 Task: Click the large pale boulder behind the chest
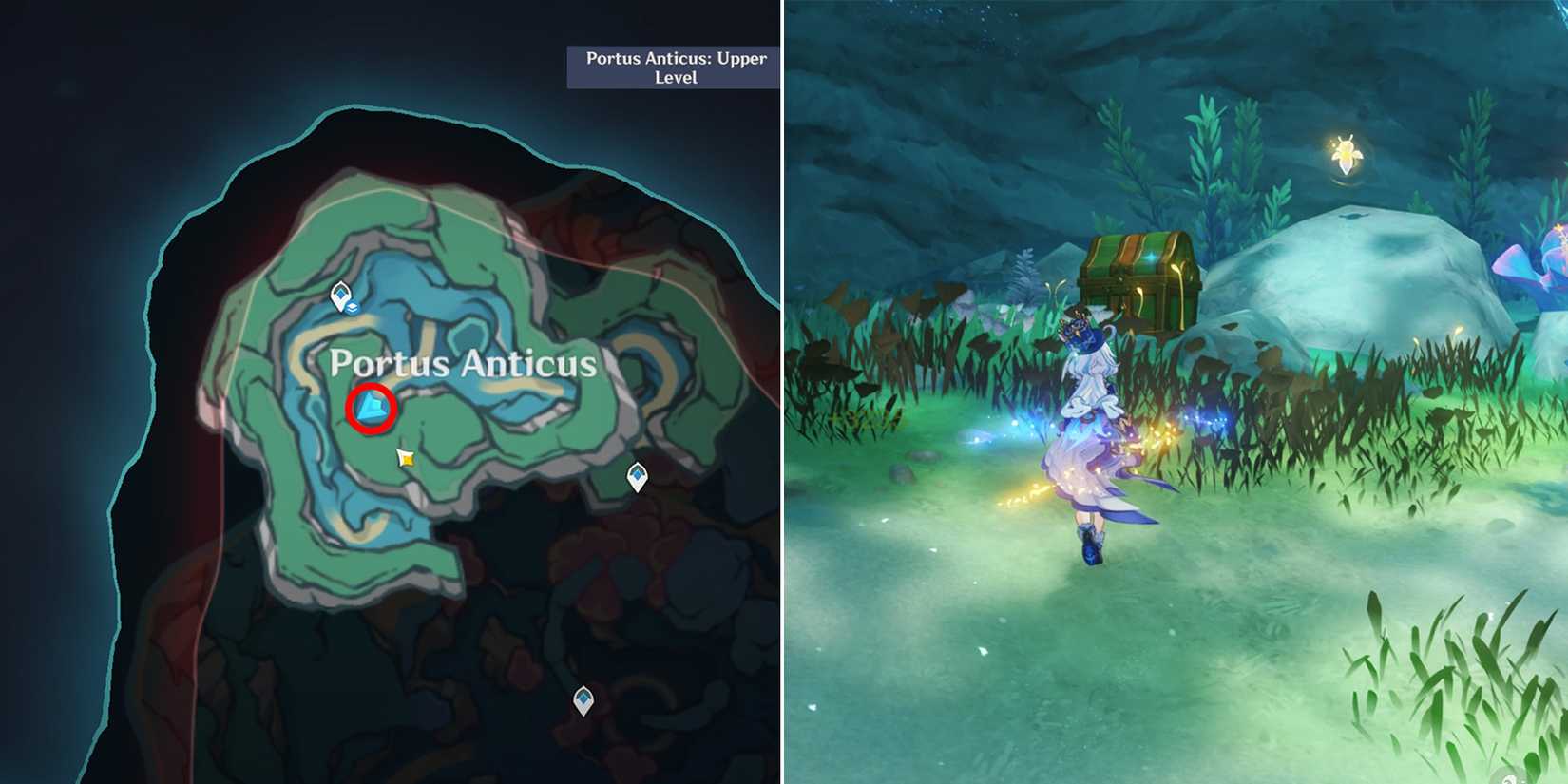[x=1330, y=285]
